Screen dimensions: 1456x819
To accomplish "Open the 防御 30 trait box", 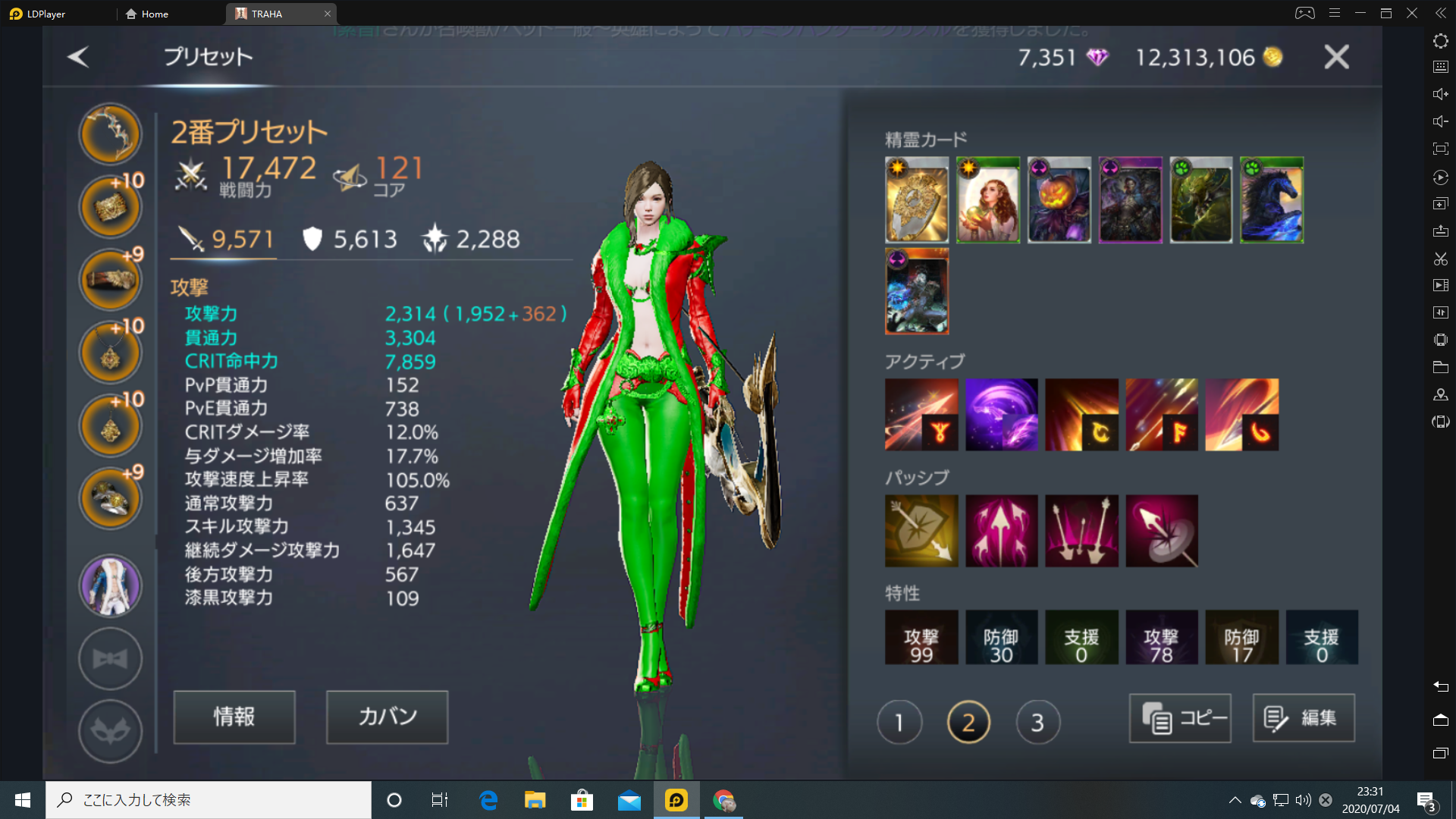I will tap(1001, 638).
